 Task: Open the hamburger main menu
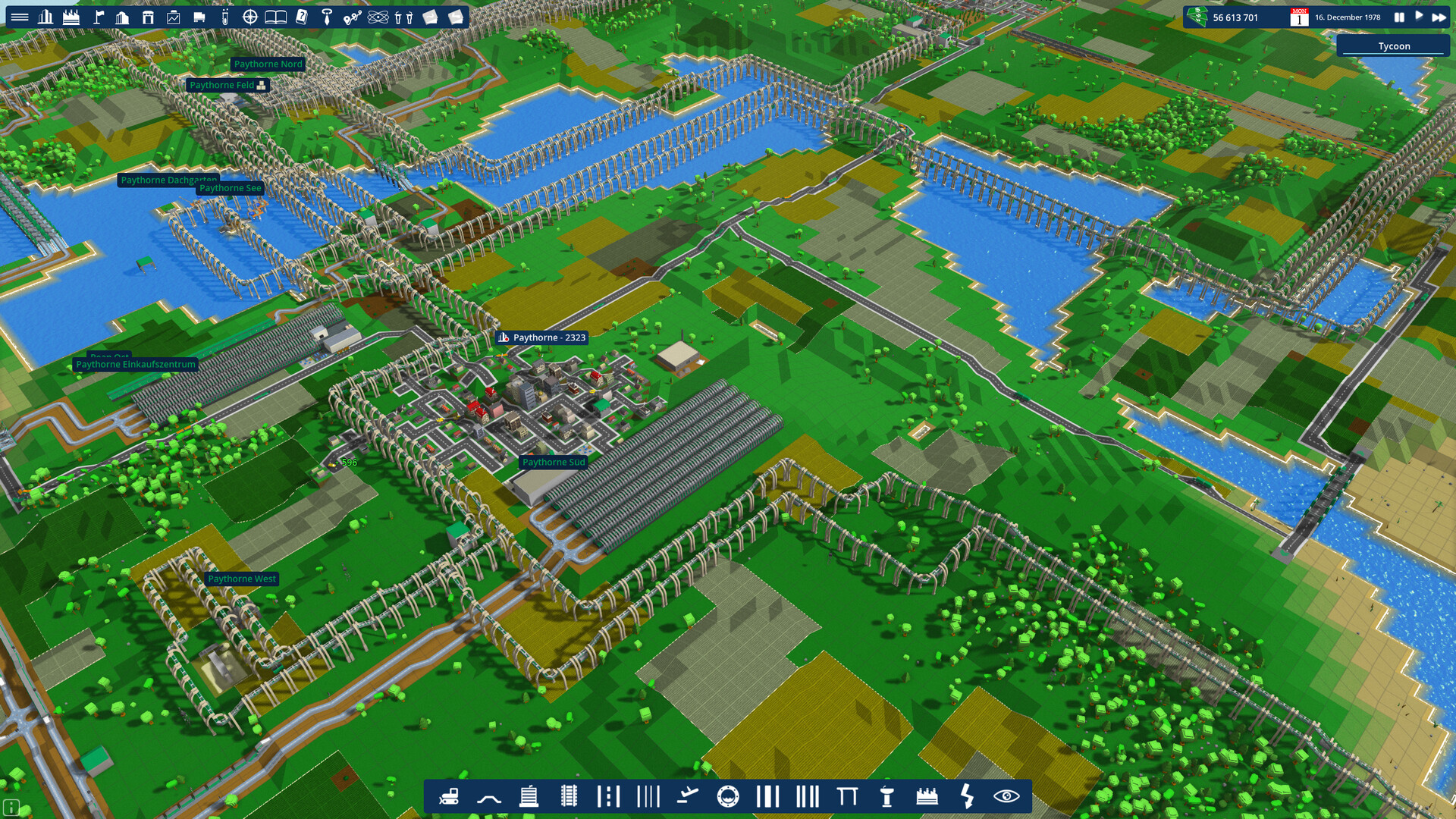pyautogui.click(x=20, y=15)
